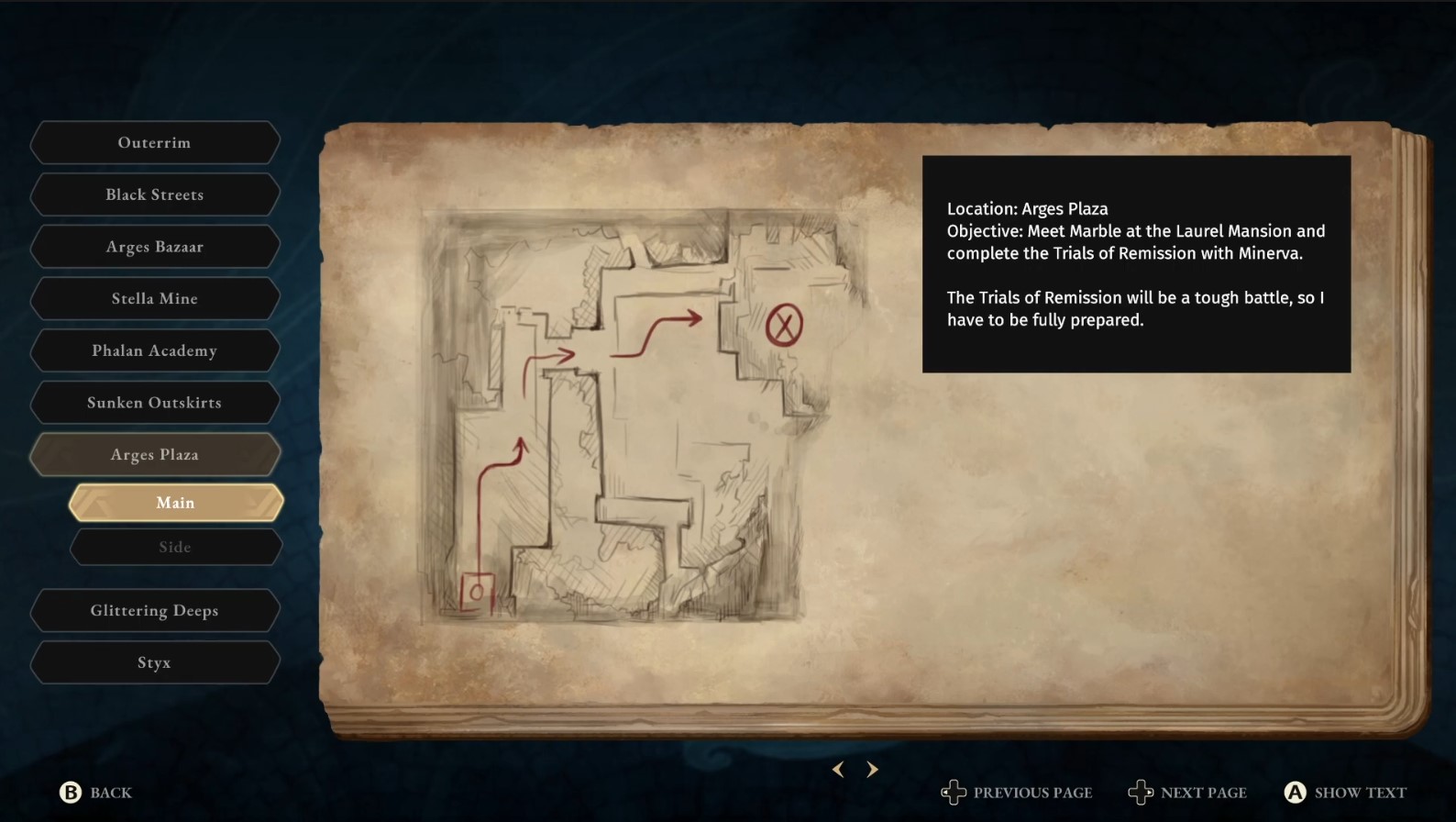Click the red X objective marker
The image size is (1456, 822).
[x=784, y=326]
